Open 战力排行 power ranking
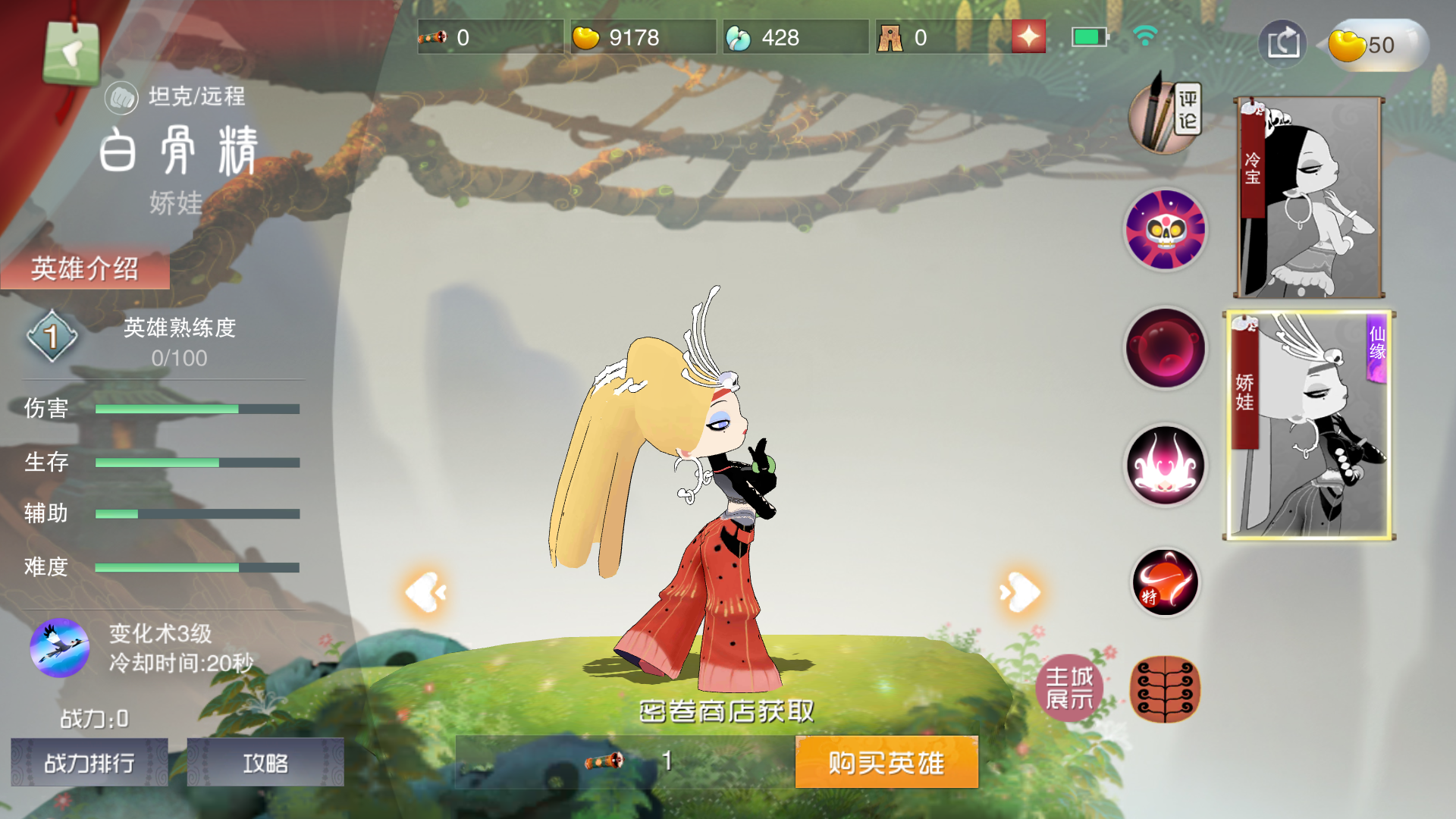The height and width of the screenshot is (819, 1456). coord(88,763)
